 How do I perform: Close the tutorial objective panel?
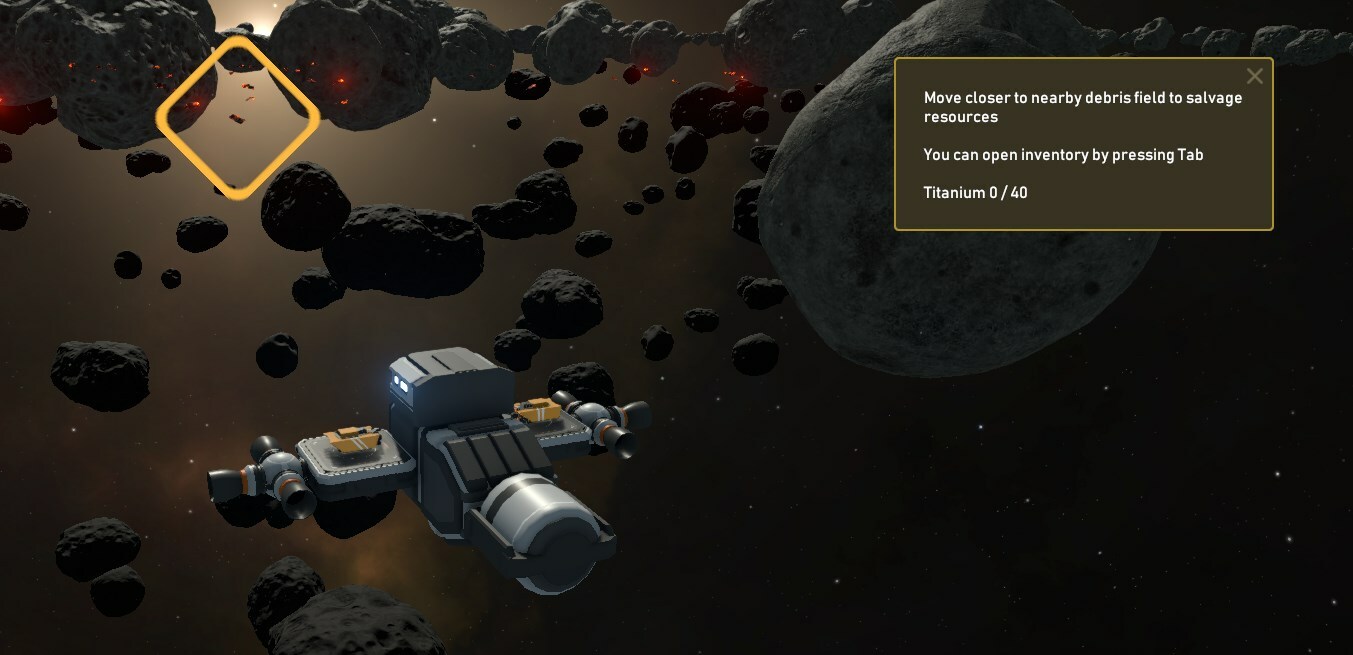pos(1254,77)
